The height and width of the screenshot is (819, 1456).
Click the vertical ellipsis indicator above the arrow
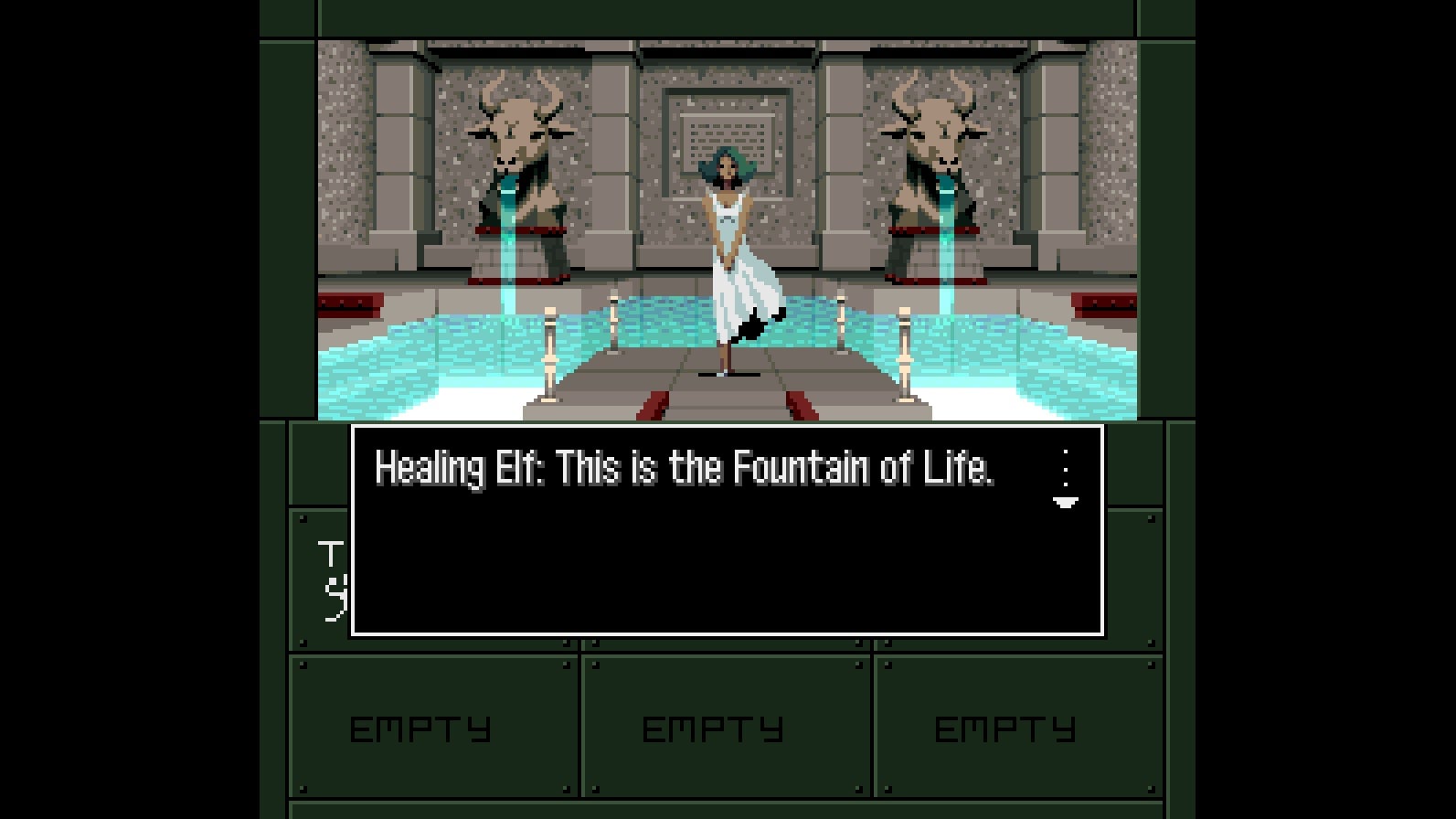click(1065, 468)
